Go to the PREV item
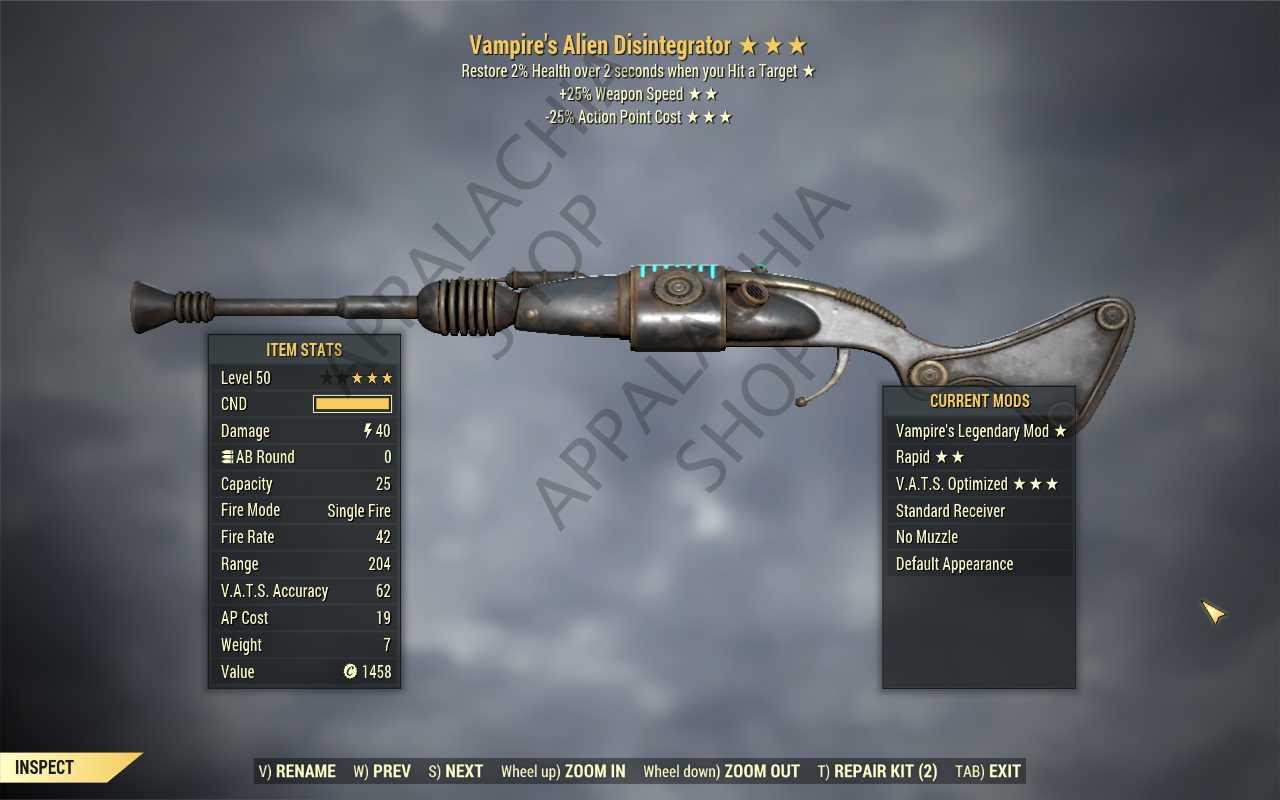The height and width of the screenshot is (800, 1280). [x=382, y=771]
